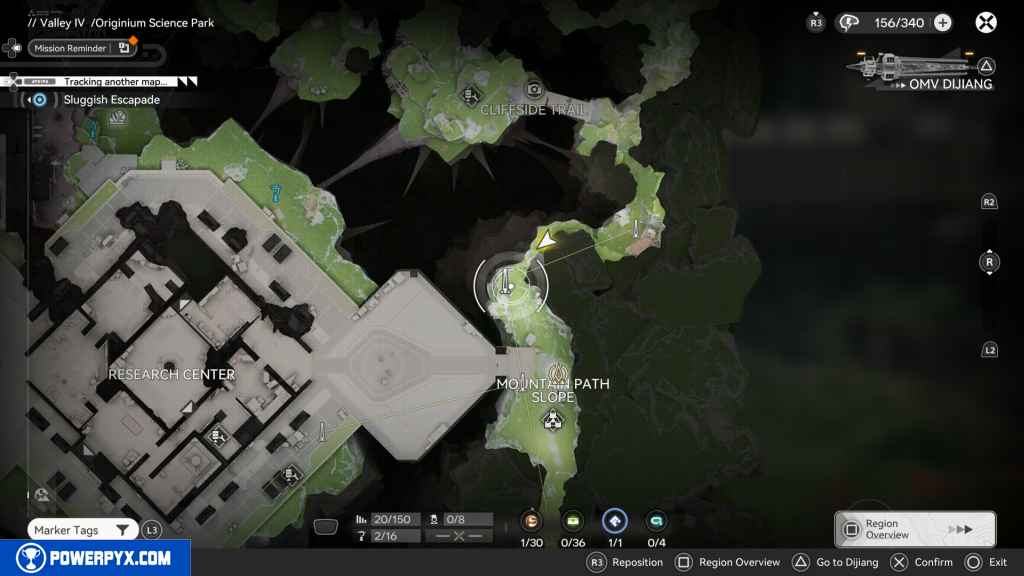The height and width of the screenshot is (576, 1024).
Task: Select the Sluggish Escapade tracked mission
Action: (97, 100)
